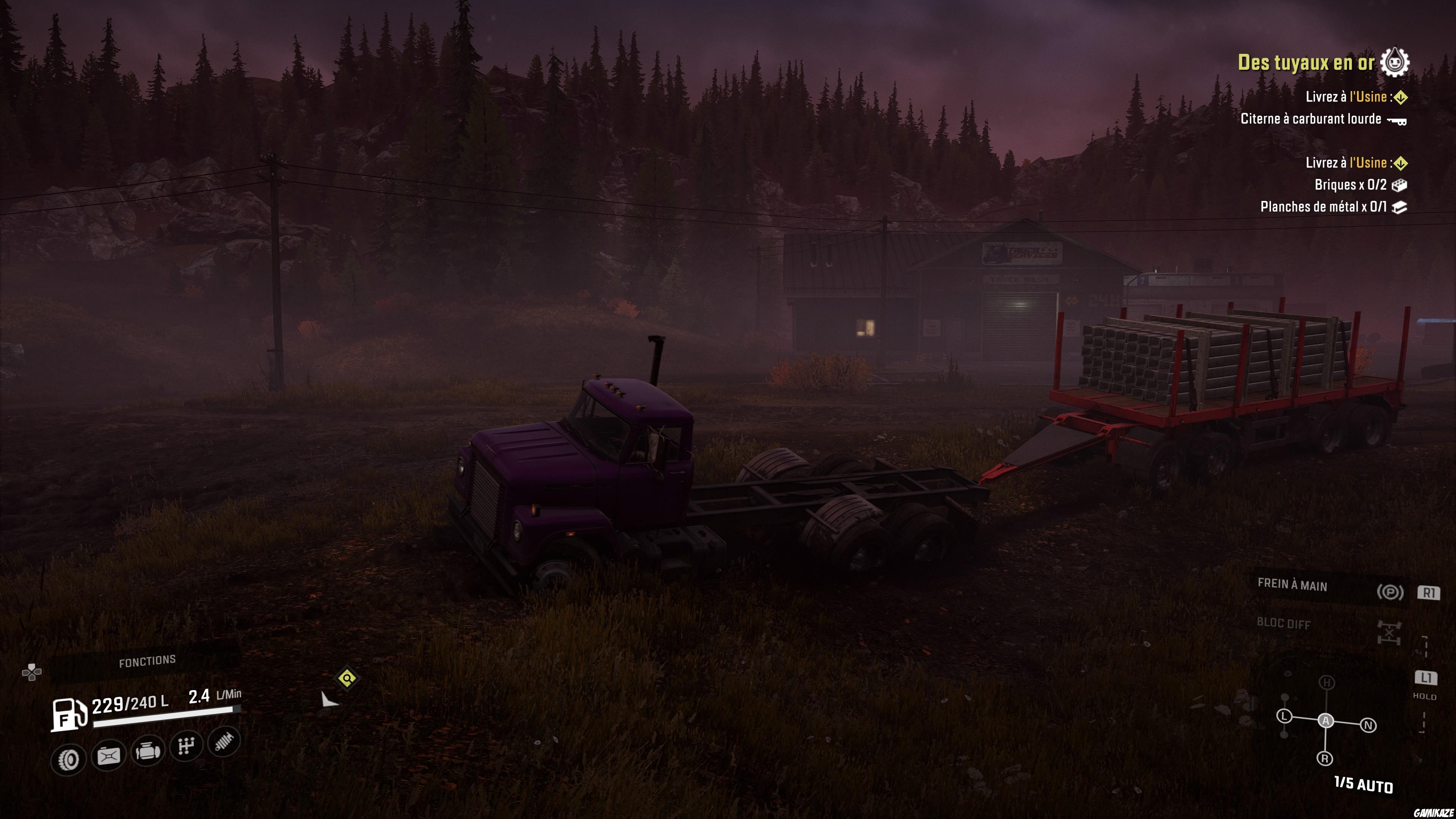Open the Fonctions panel
This screenshot has height=819, width=1456.
point(147,661)
